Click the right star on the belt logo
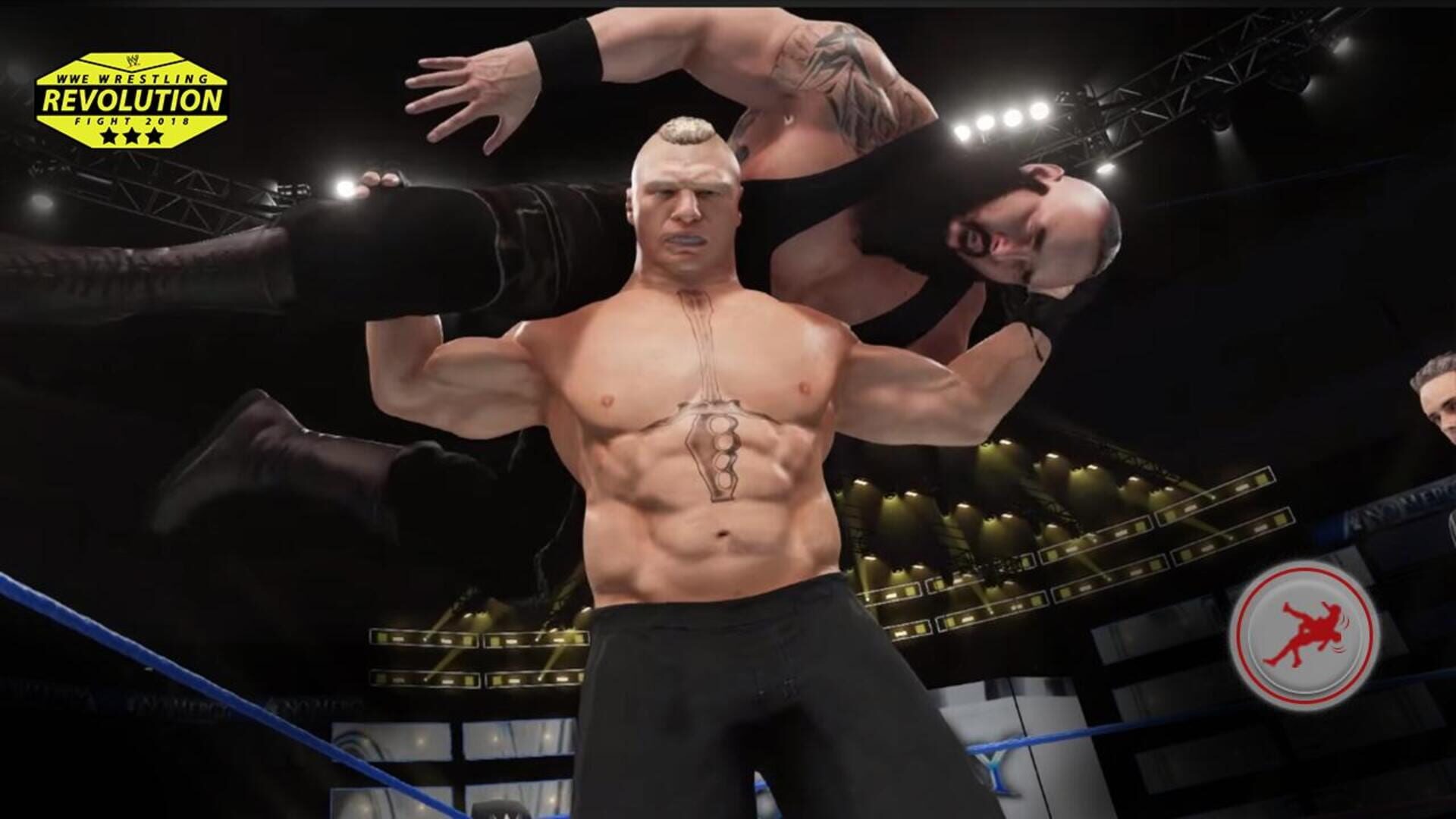Image resolution: width=1456 pixels, height=819 pixels. (x=153, y=136)
